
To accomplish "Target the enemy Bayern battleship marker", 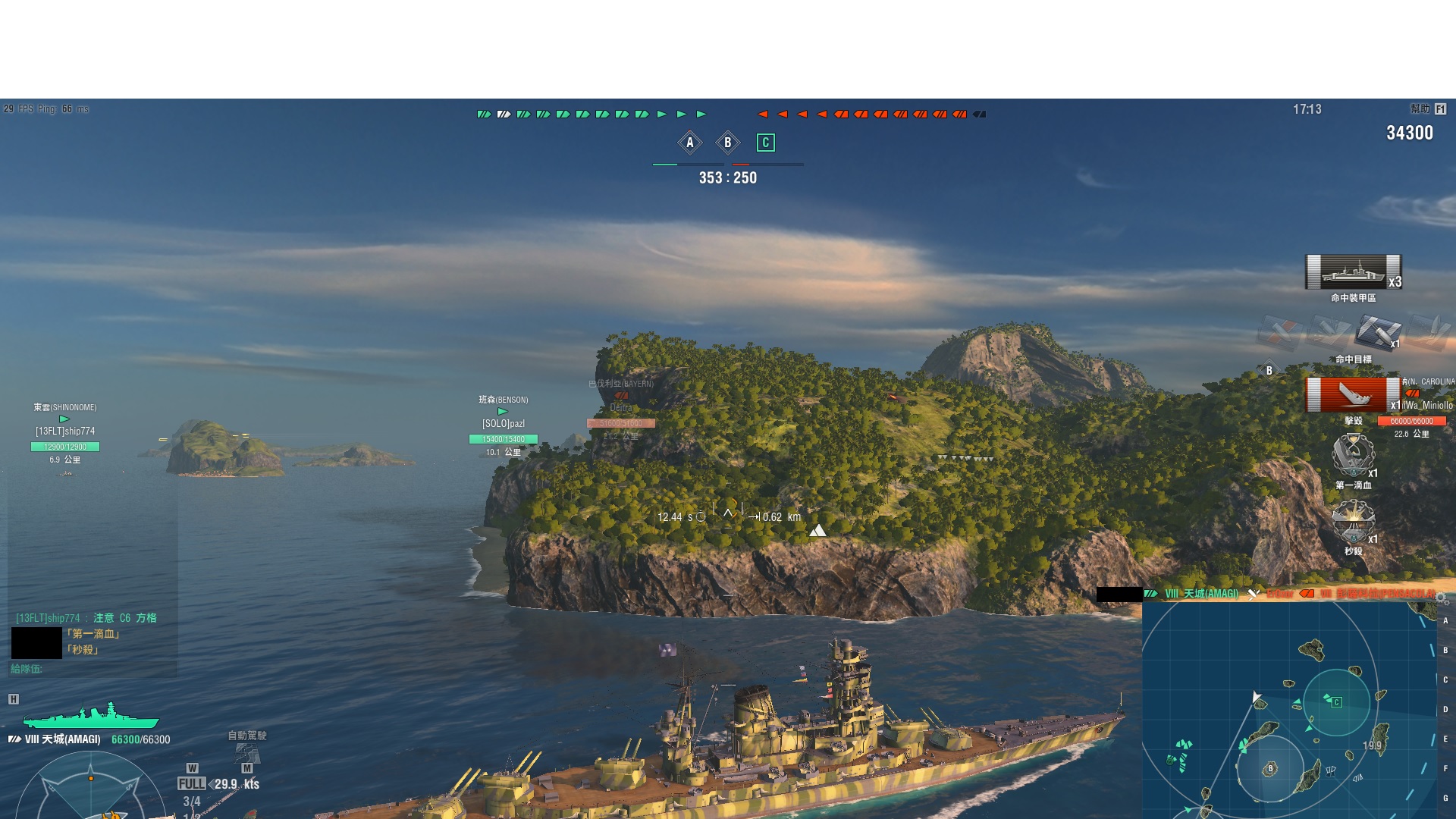I will coord(621,396).
